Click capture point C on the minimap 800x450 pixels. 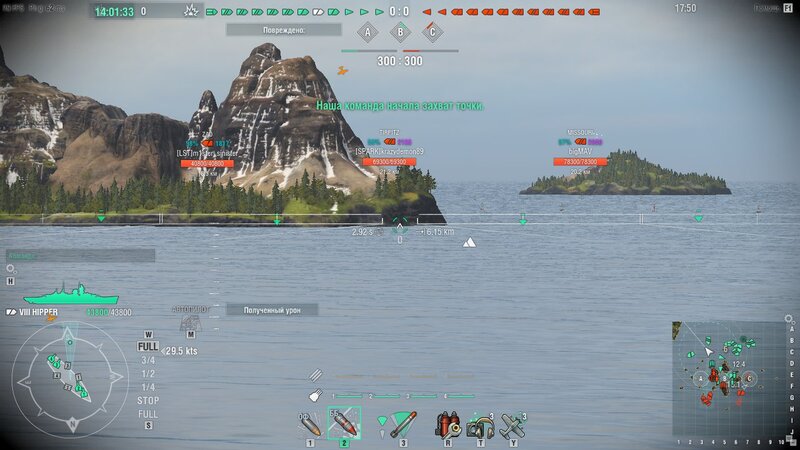point(748,378)
